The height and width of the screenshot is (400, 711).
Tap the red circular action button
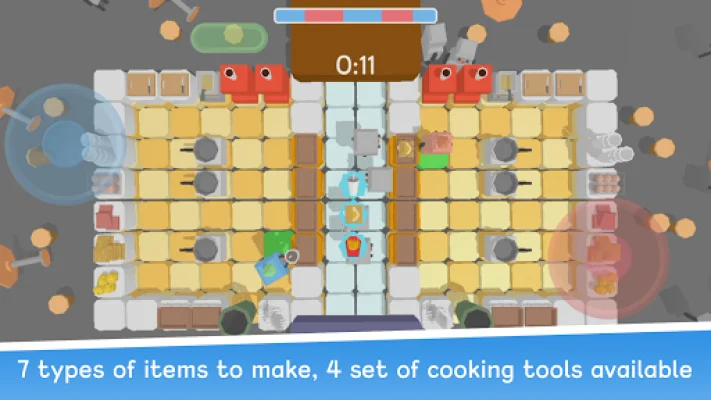(x=608, y=258)
